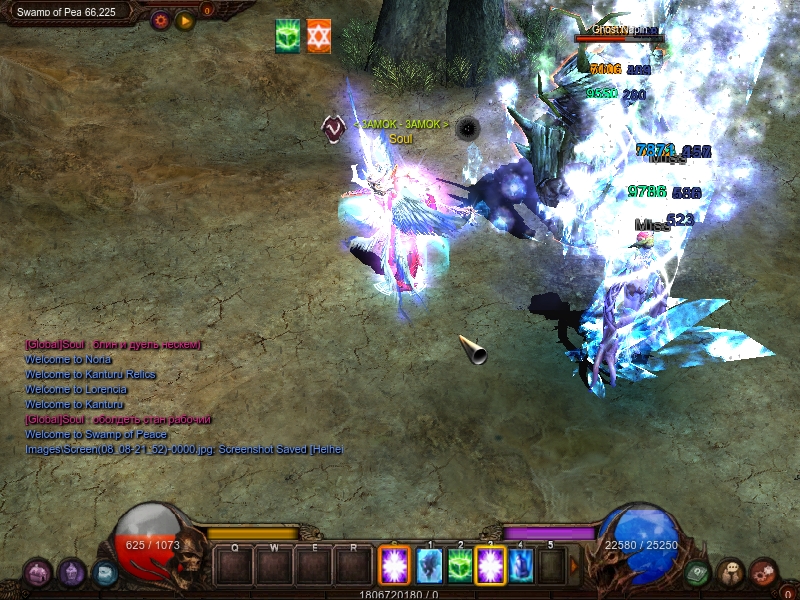800x600 pixels.
Task: Select the empty E item slot
Action: tap(314, 567)
